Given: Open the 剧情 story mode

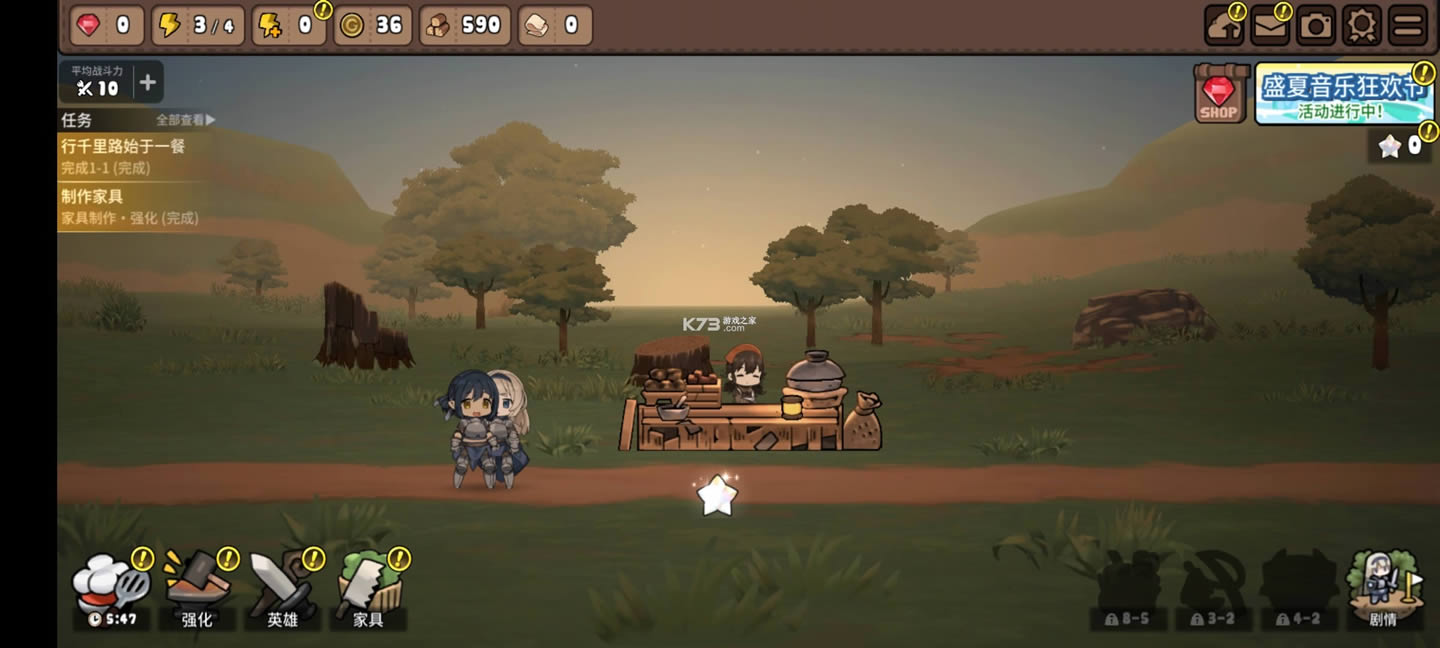Looking at the screenshot, I should pos(1383,590).
